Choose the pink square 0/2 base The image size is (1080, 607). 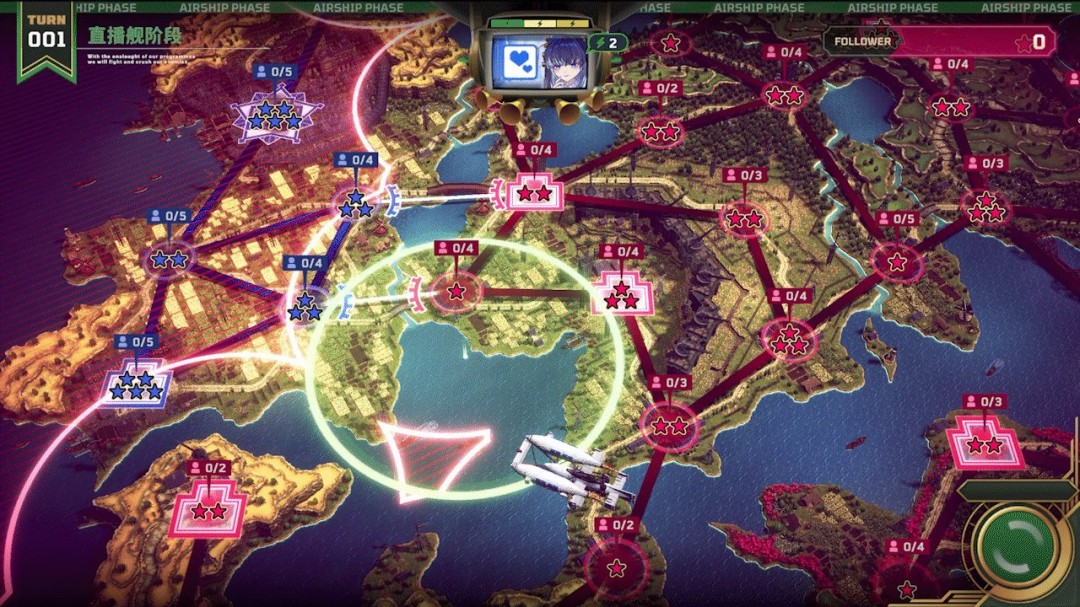[208, 511]
